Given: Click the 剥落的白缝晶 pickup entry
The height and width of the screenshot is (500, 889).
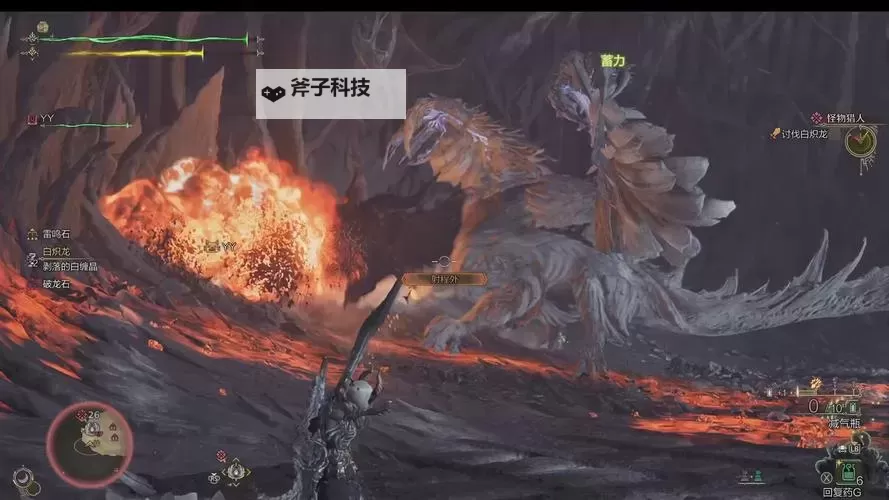Looking at the screenshot, I should pos(68,266).
